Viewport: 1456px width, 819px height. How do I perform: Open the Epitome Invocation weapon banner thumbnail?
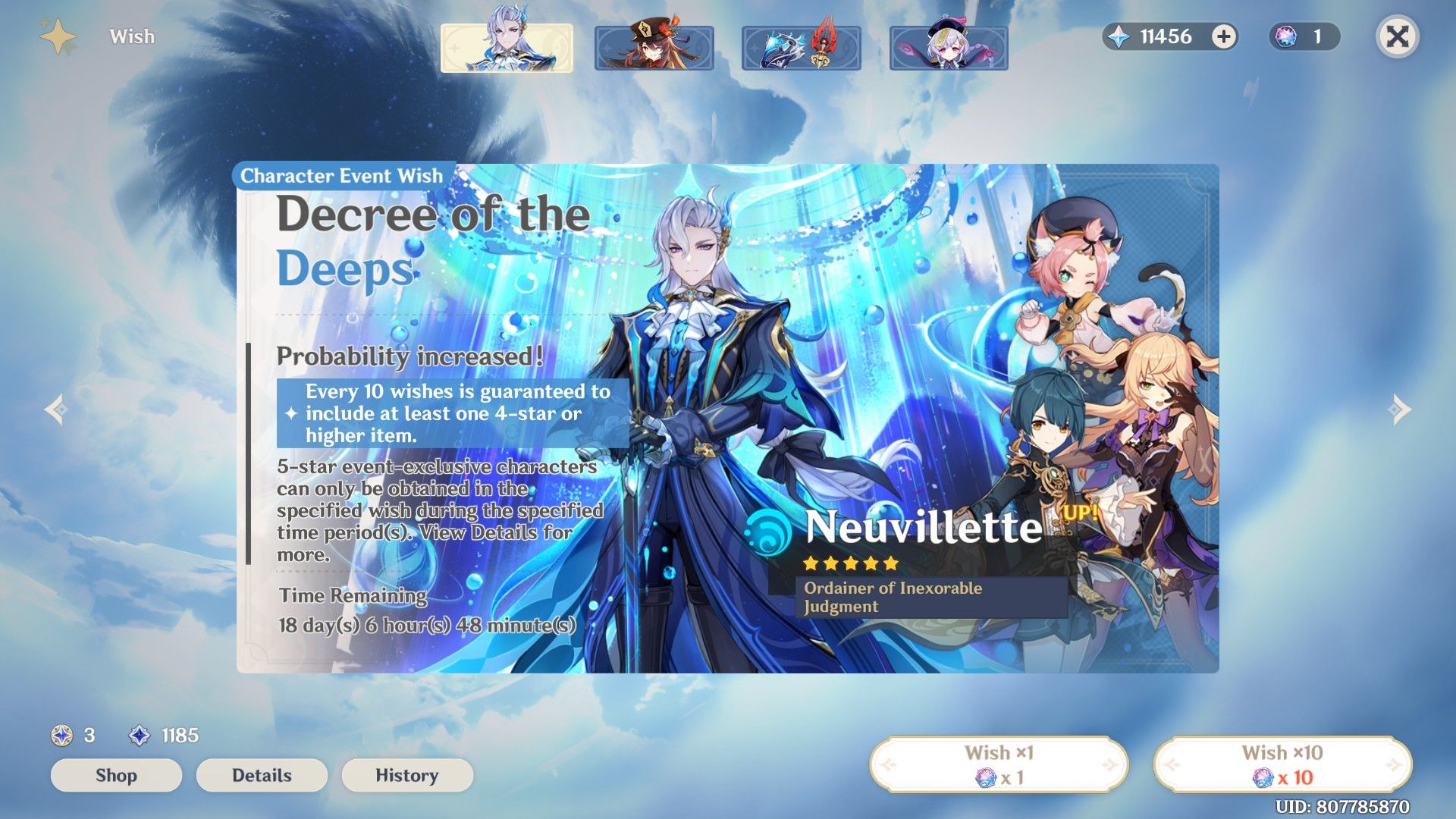point(802,46)
